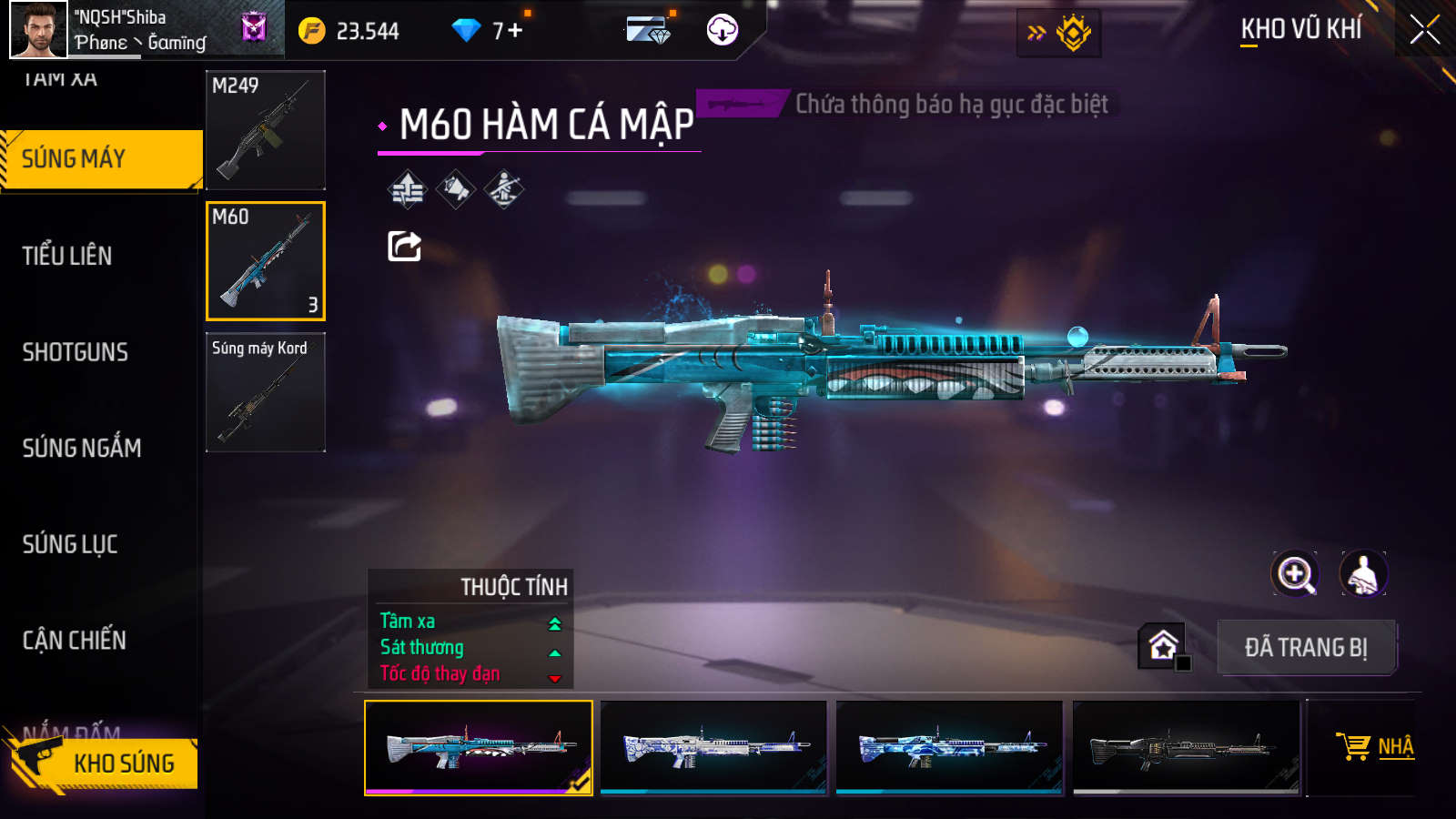Select the Súng Máy category tab
The height and width of the screenshot is (819, 1456).
pos(100,159)
